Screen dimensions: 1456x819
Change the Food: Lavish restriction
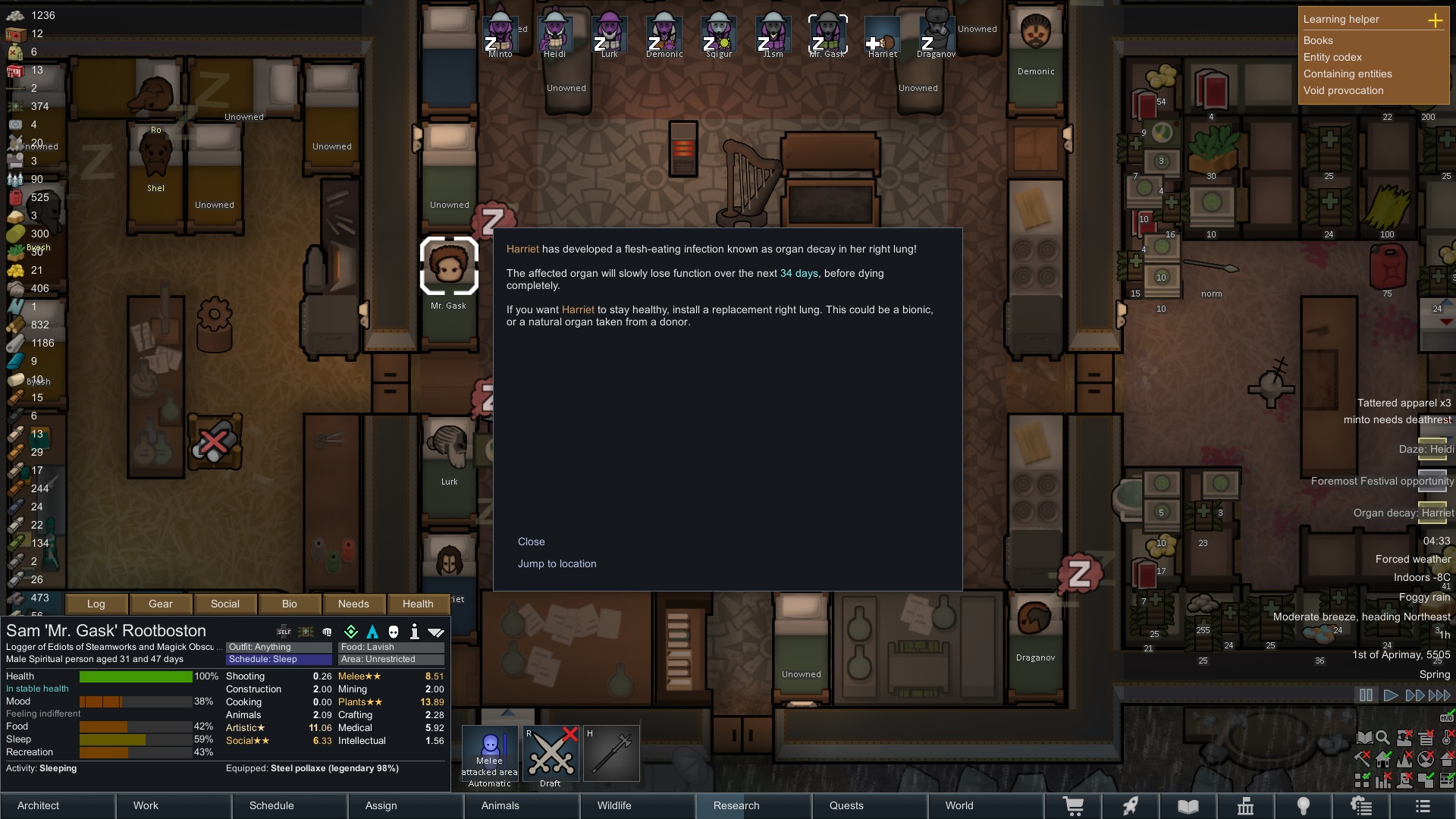pos(391,647)
